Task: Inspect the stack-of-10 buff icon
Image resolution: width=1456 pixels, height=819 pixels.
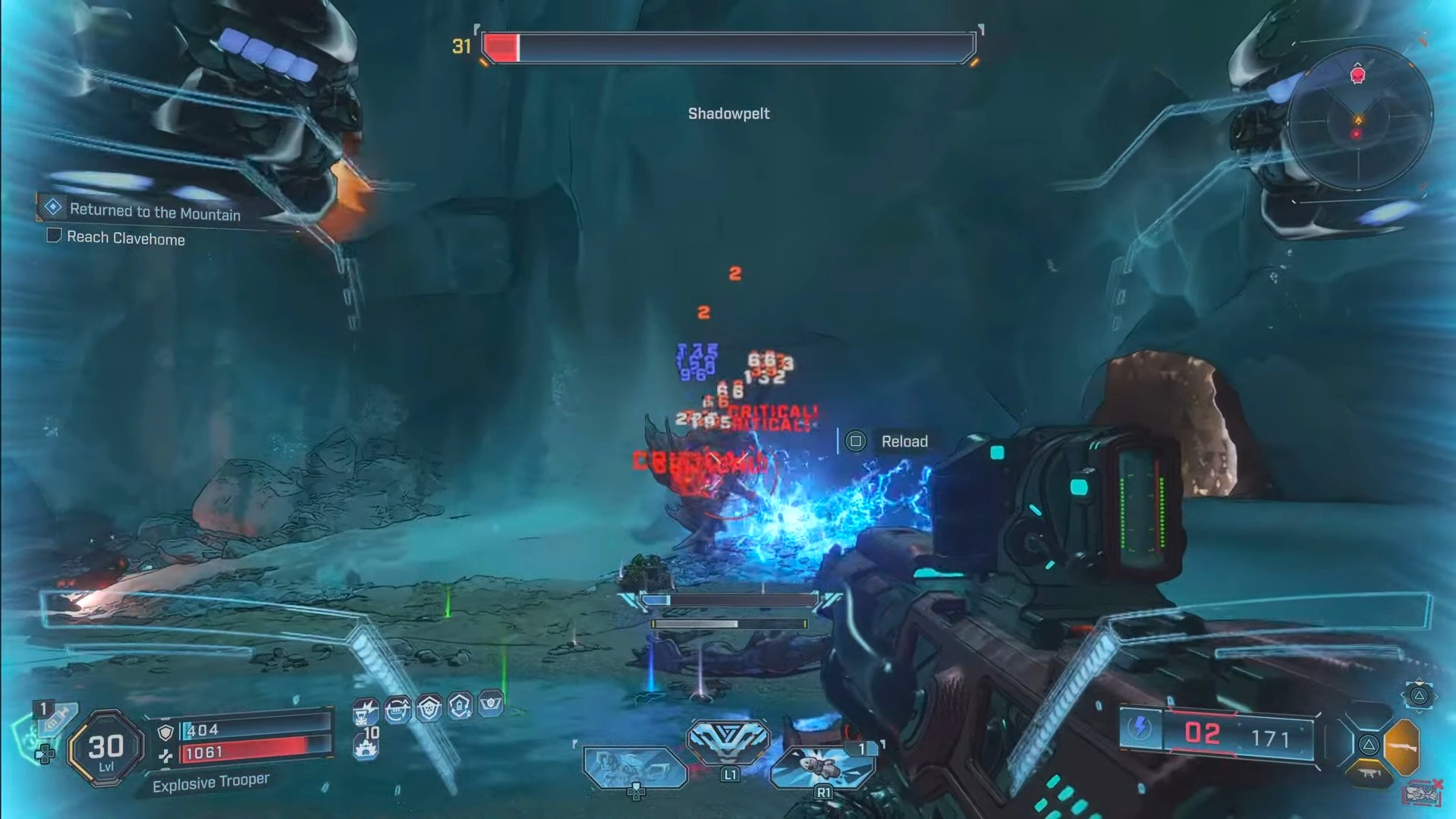Action: tap(366, 745)
